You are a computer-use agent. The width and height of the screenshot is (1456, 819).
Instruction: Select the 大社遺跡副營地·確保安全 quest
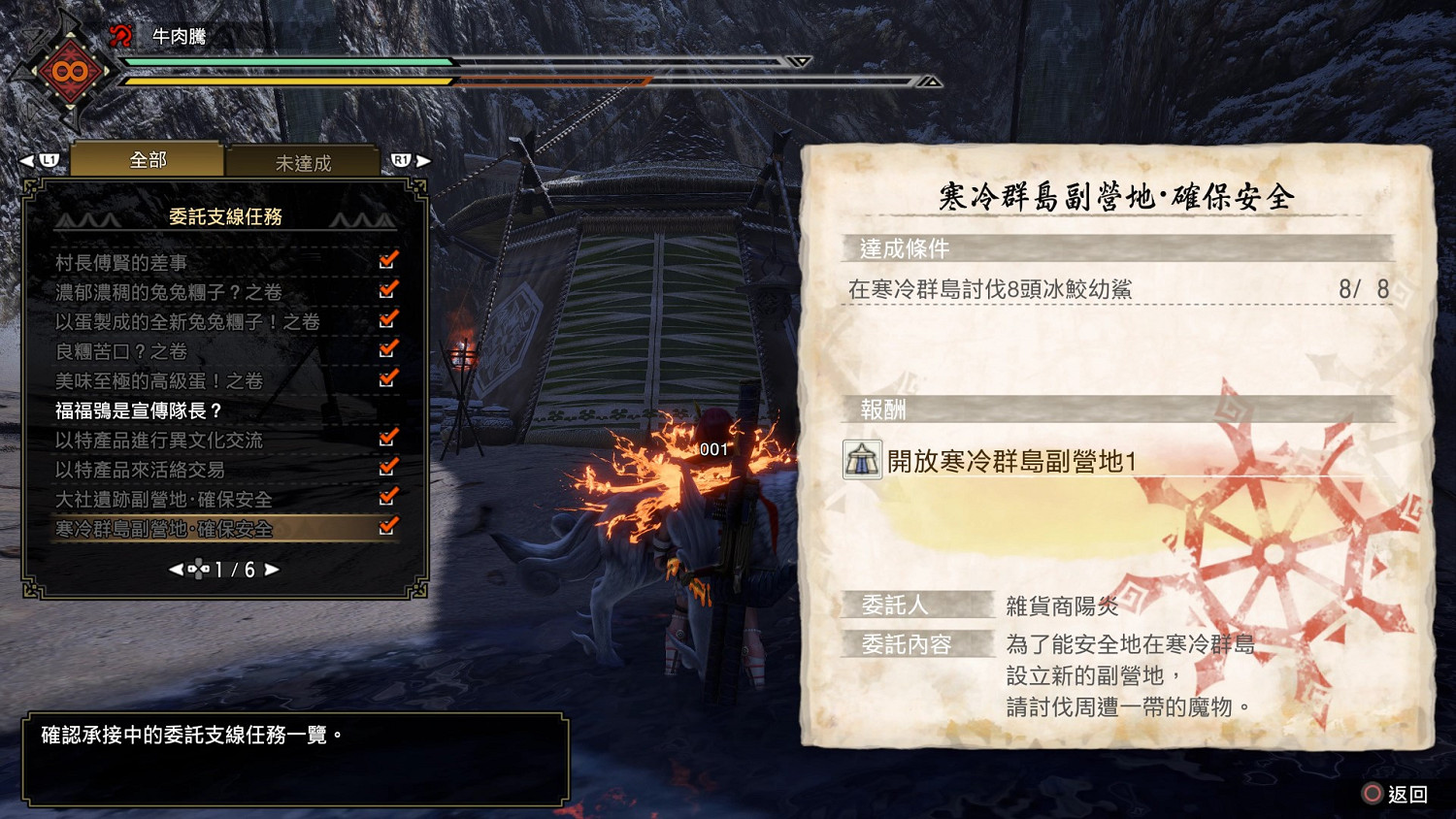(165, 500)
